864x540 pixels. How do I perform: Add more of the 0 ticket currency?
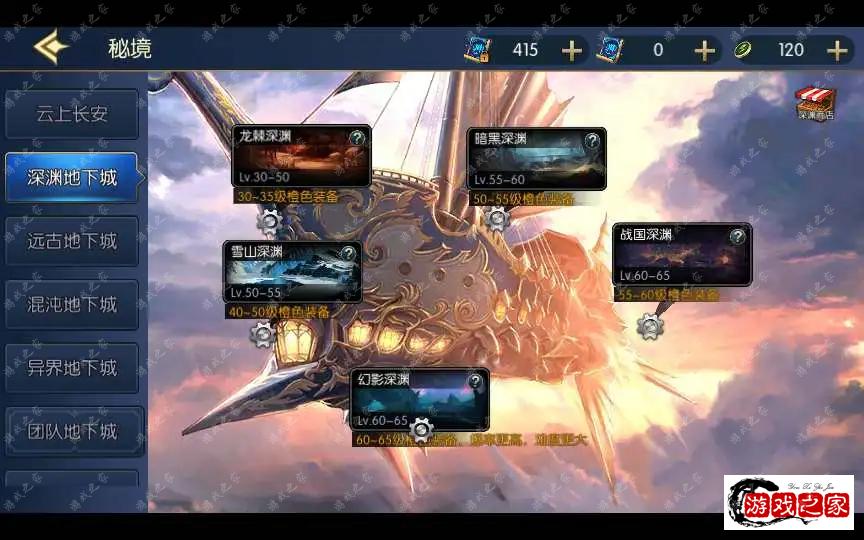click(x=705, y=50)
